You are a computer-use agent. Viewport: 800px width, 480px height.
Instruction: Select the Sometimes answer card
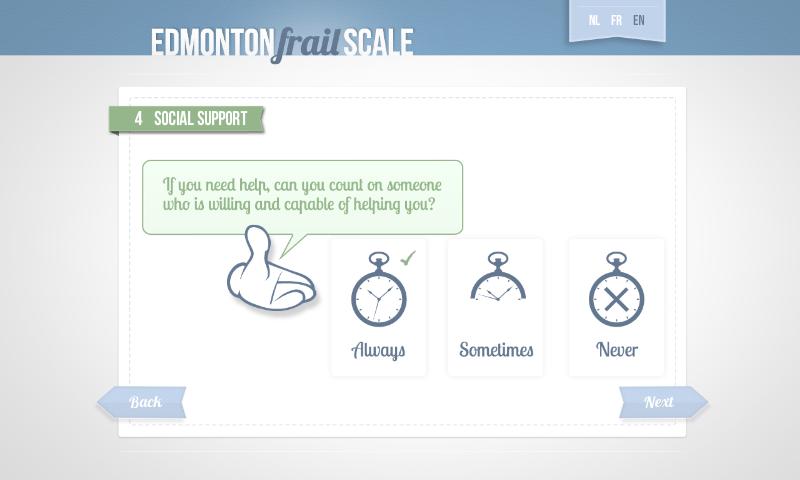495,307
